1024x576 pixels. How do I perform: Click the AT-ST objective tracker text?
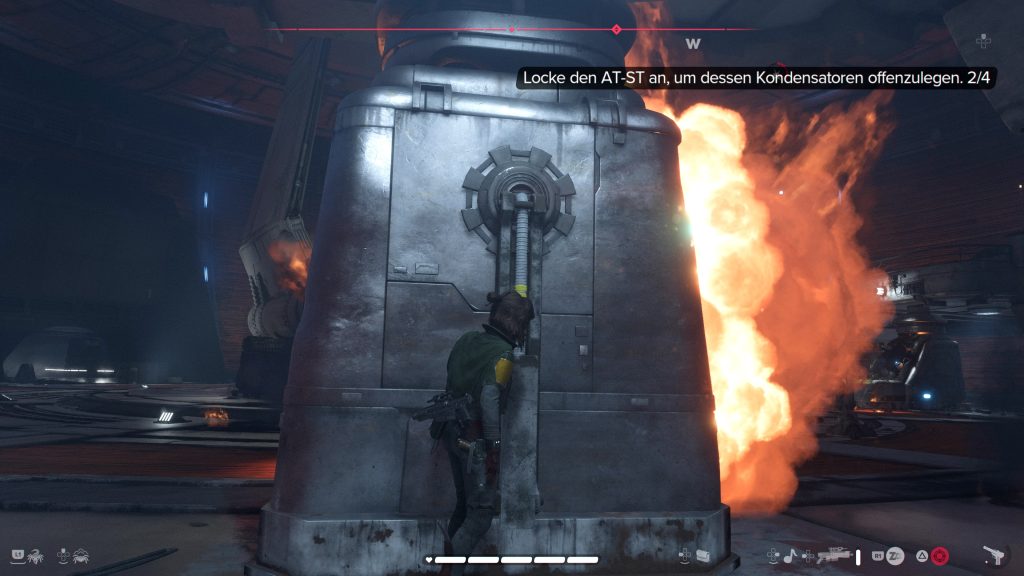click(757, 77)
